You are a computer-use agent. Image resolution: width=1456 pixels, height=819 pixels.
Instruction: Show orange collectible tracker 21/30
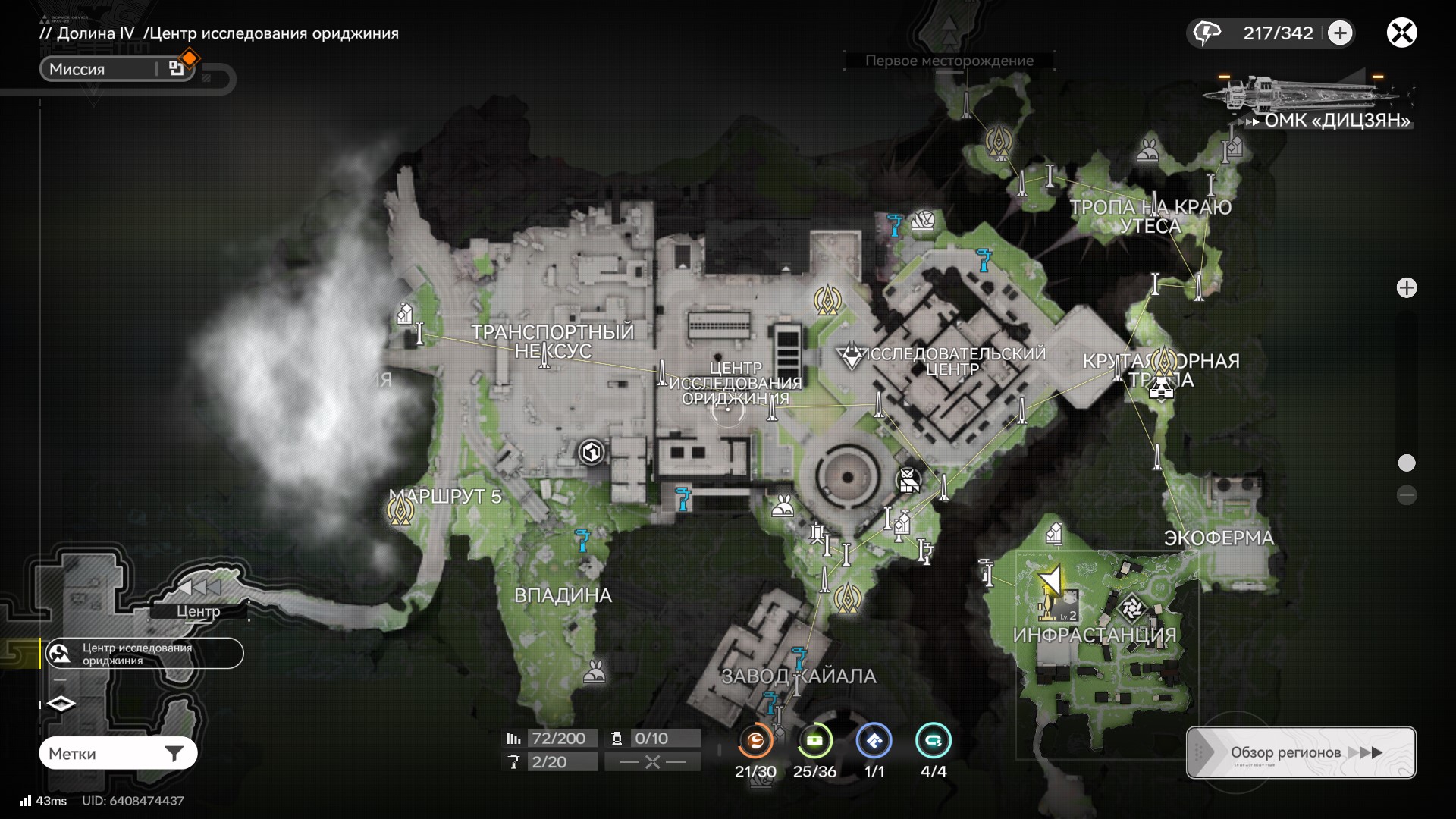click(x=755, y=742)
